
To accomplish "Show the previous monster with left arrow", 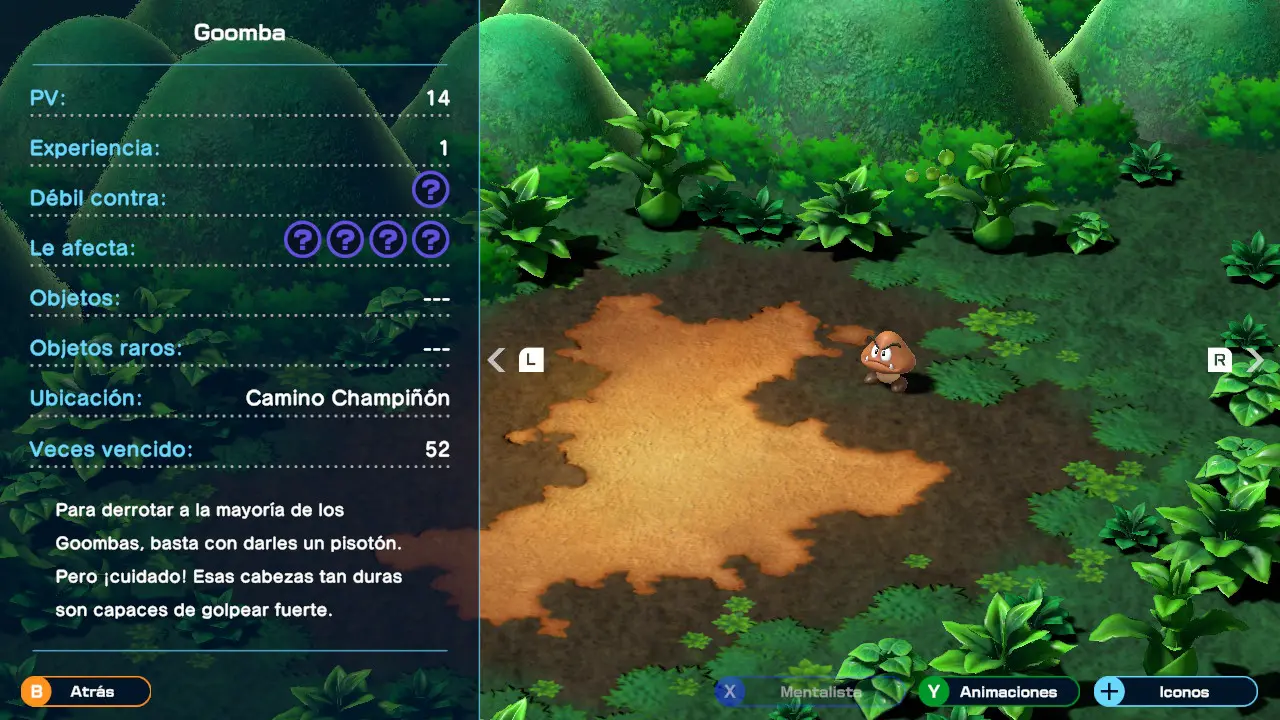I will click(x=497, y=360).
